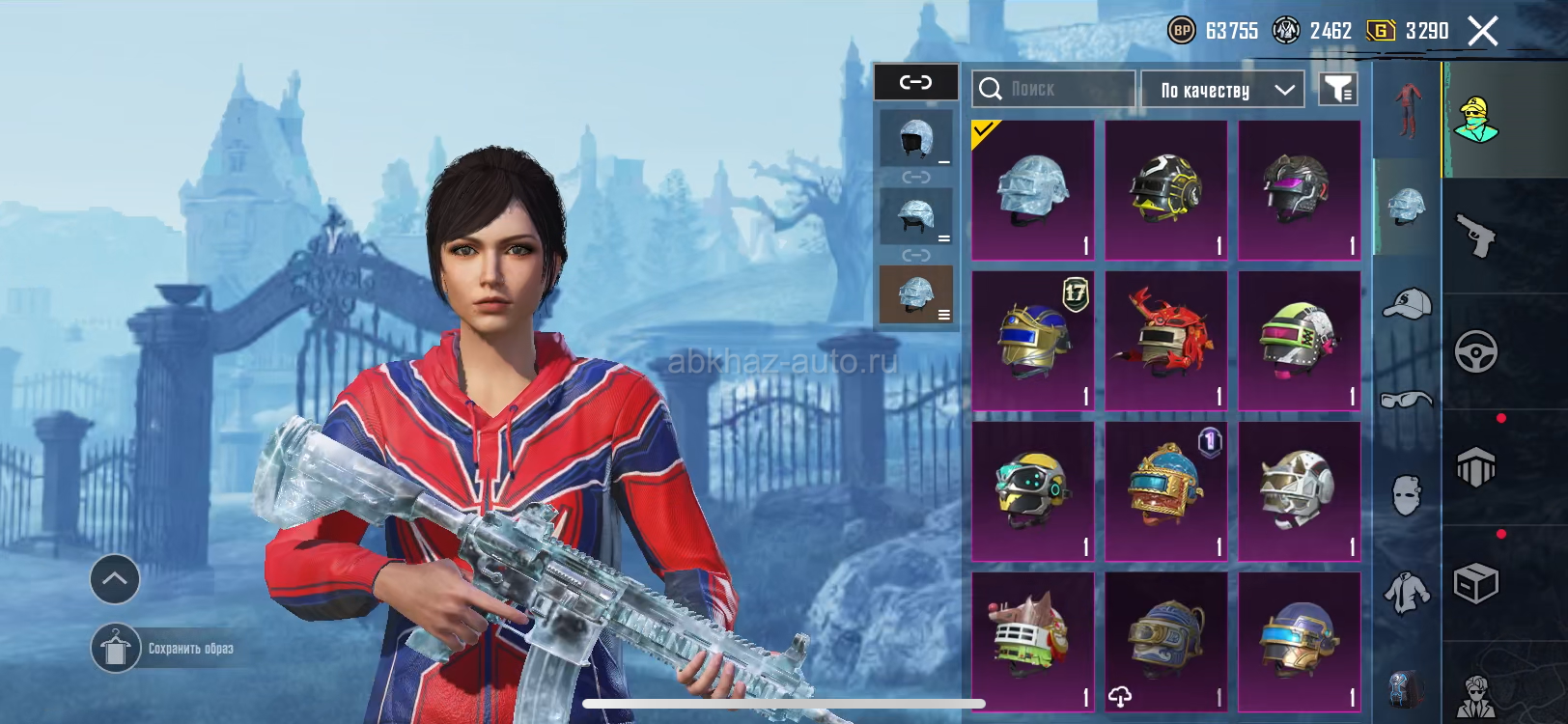The height and width of the screenshot is (724, 1568).
Task: Select the red crab helmet
Action: click(1165, 341)
